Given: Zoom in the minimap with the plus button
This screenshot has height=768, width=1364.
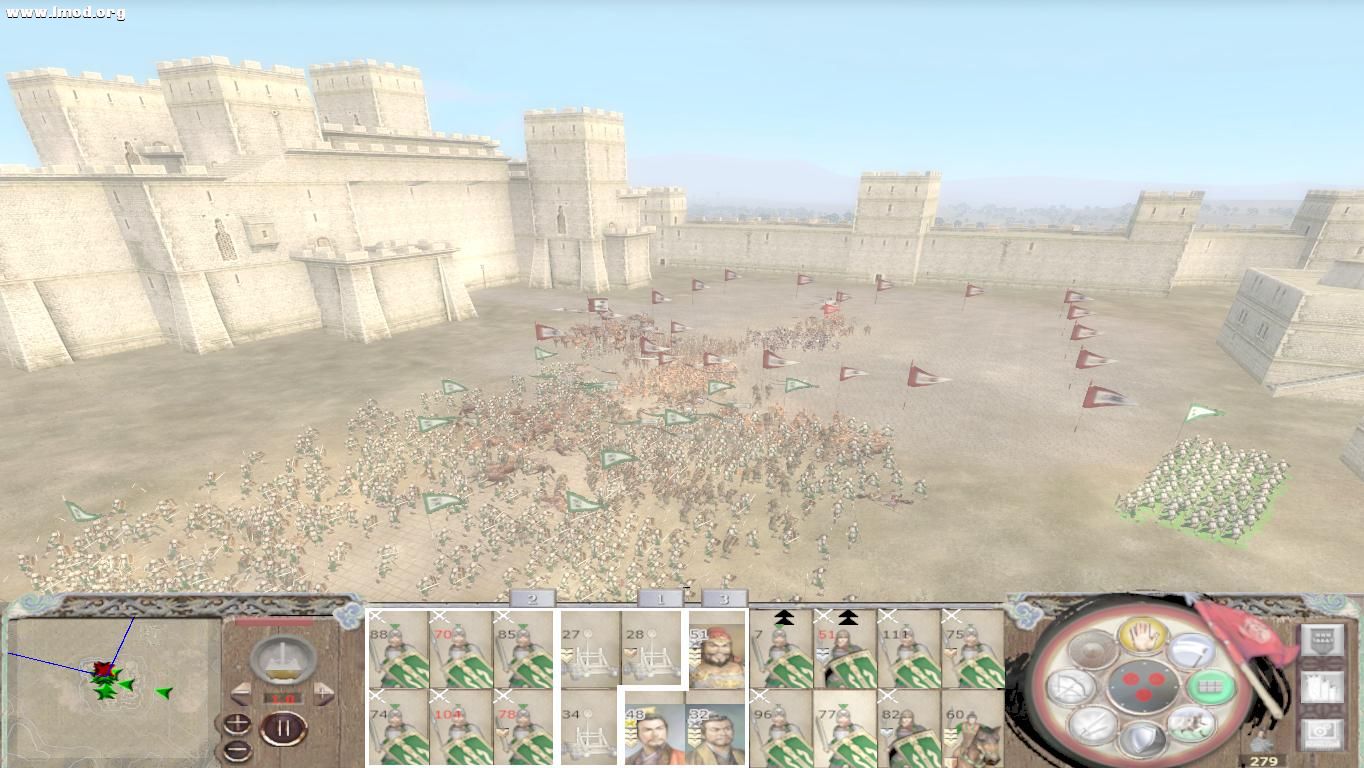Looking at the screenshot, I should [237, 724].
